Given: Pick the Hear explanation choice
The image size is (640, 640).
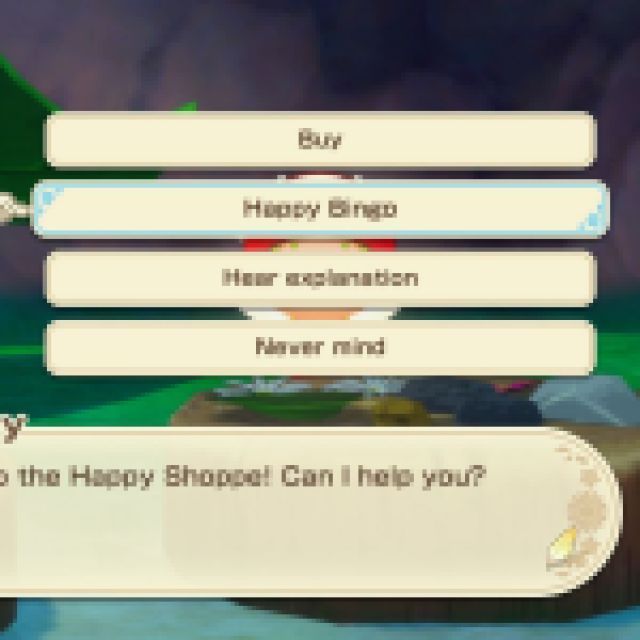Looking at the screenshot, I should coord(320,278).
